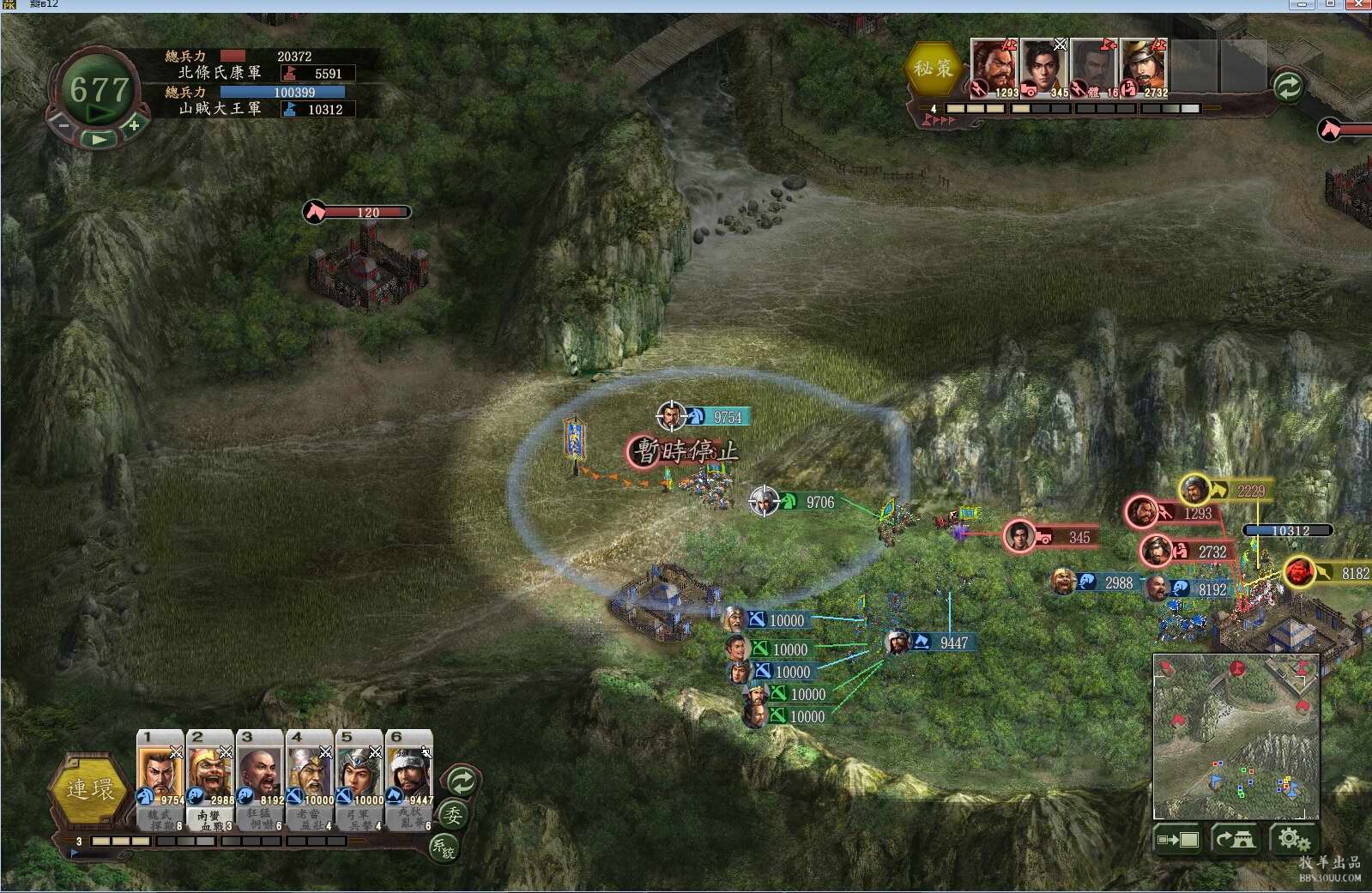Cycle officer list with green arrows button
1372x893 pixels.
click(x=462, y=781)
